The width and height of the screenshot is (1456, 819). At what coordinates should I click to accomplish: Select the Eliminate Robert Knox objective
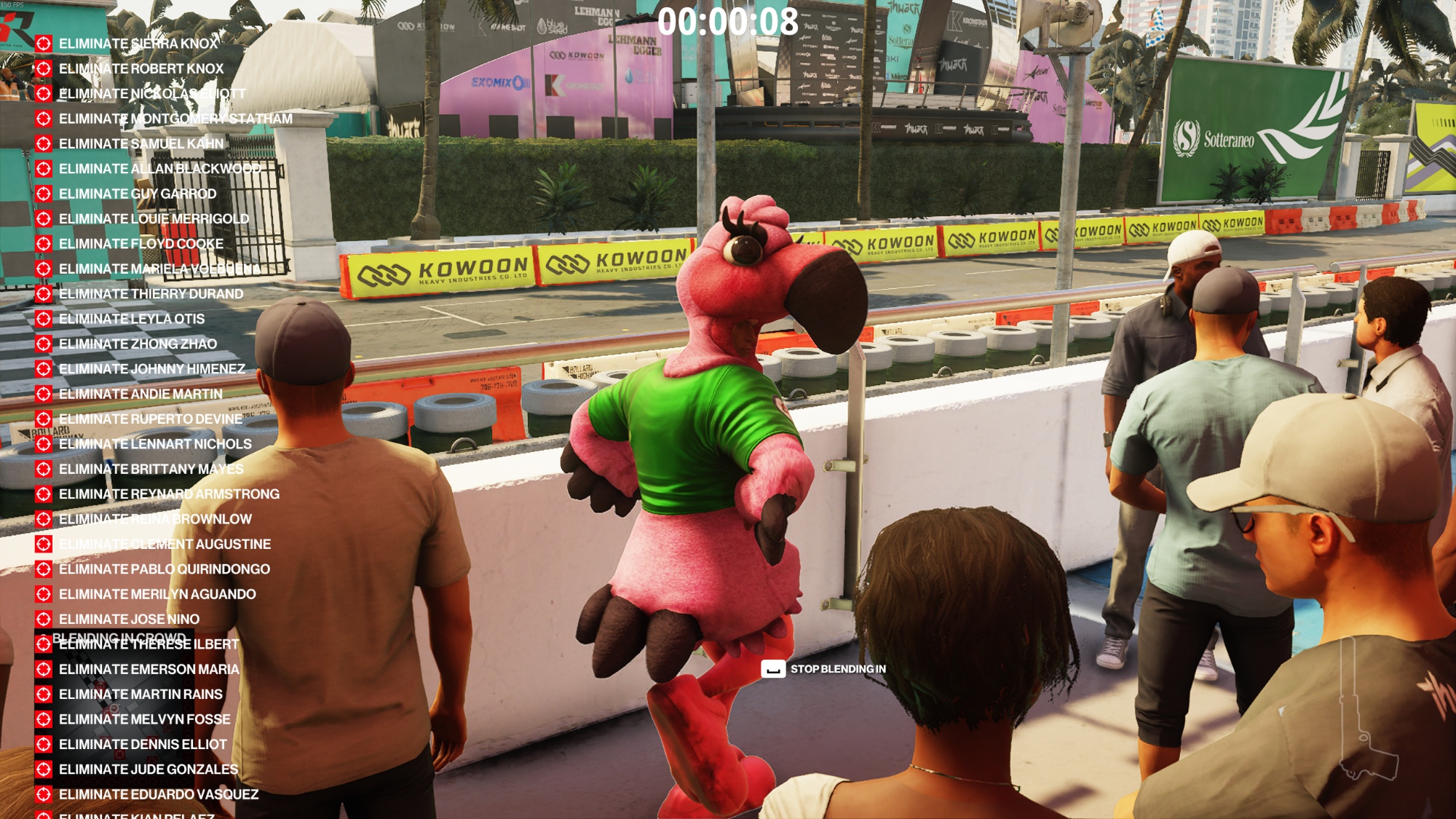tap(141, 68)
